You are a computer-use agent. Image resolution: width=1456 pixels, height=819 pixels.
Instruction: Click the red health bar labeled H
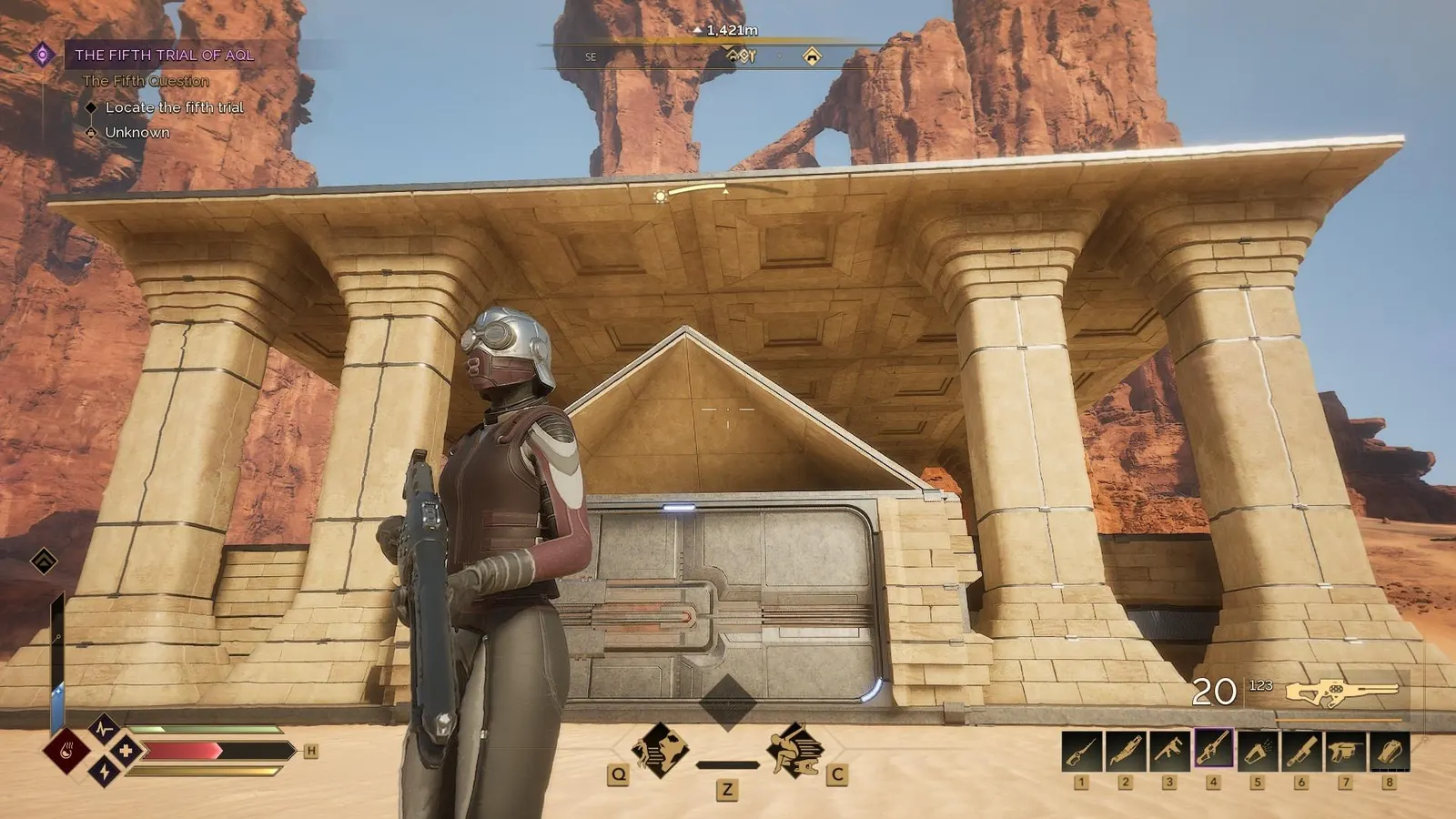209,751
